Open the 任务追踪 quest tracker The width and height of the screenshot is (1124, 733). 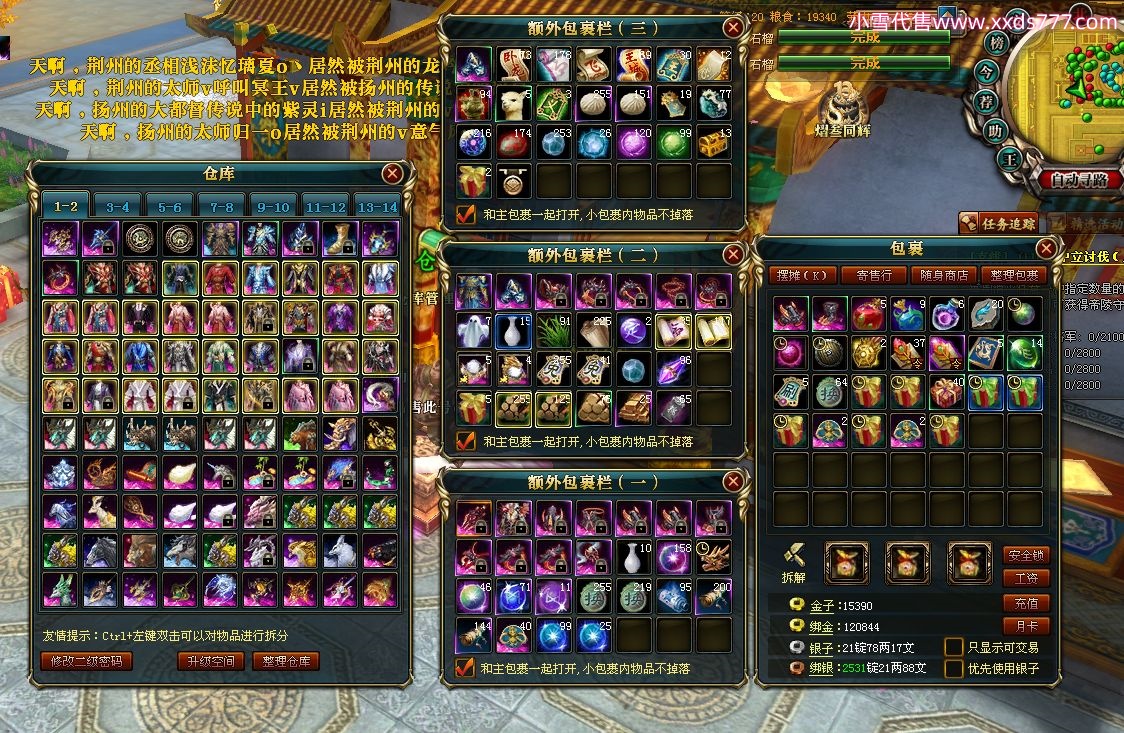pyautogui.click(x=999, y=223)
